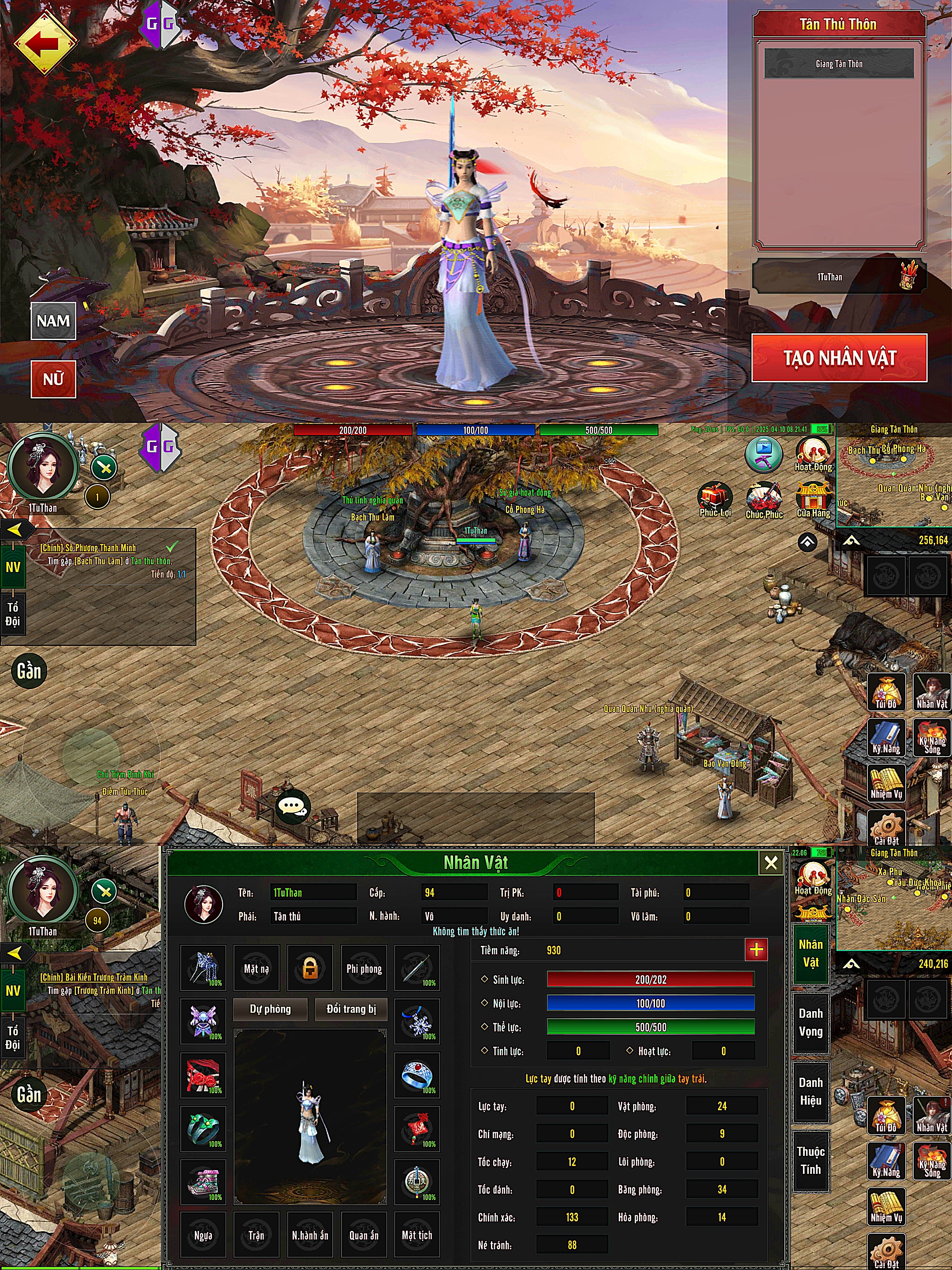952x1270 pixels.
Task: Select the NAM male gender option
Action: tap(53, 321)
